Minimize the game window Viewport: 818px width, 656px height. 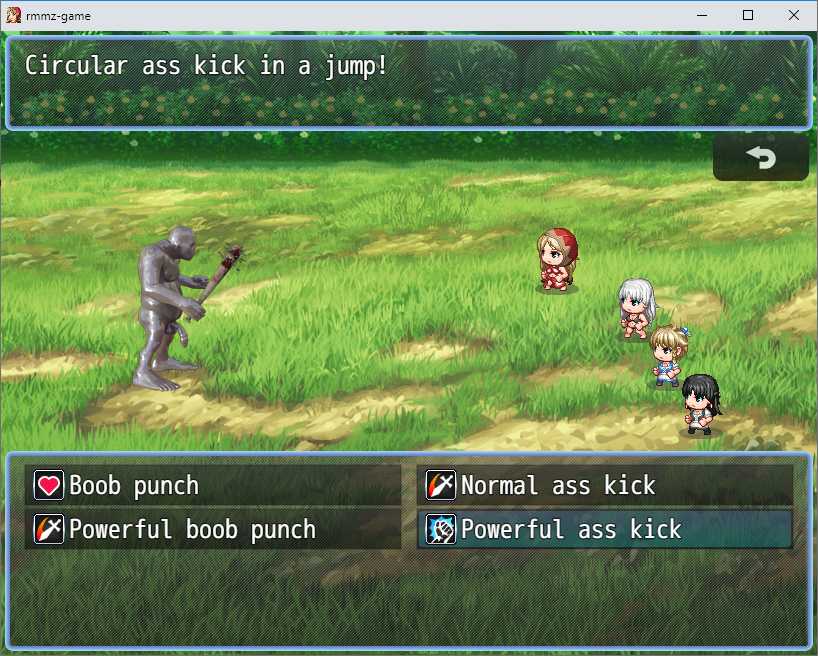(x=701, y=15)
